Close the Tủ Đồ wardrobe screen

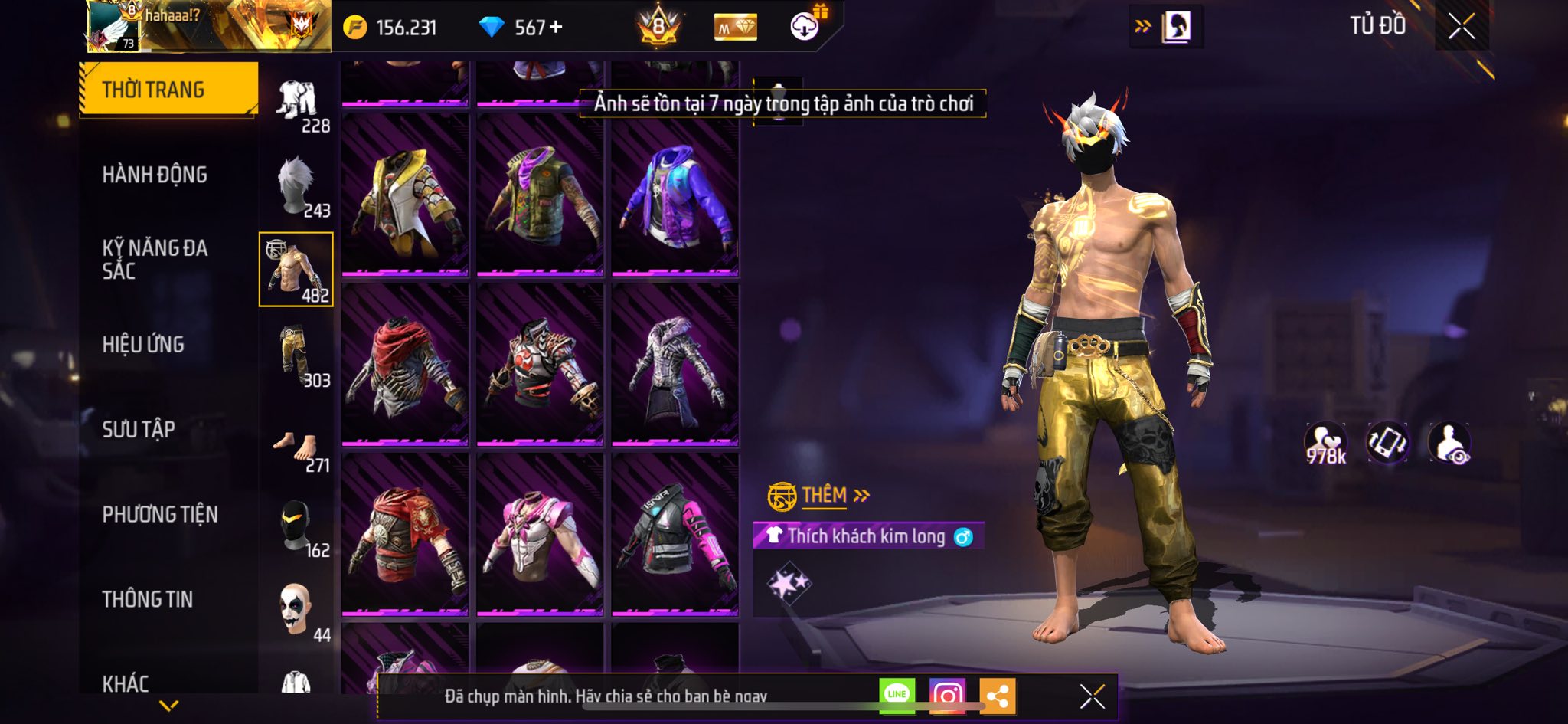tap(1462, 27)
